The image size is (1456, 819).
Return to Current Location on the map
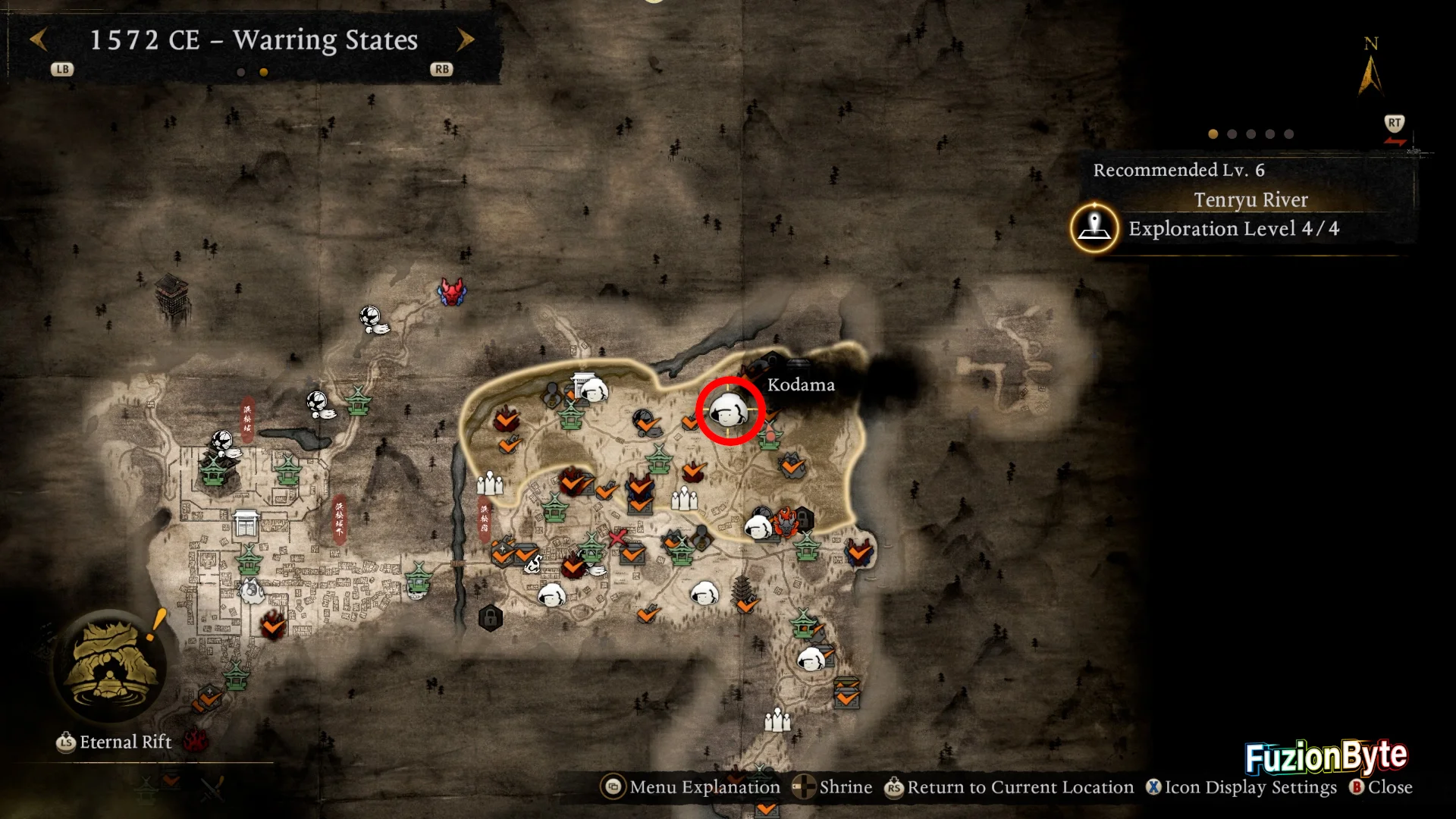click(1009, 787)
